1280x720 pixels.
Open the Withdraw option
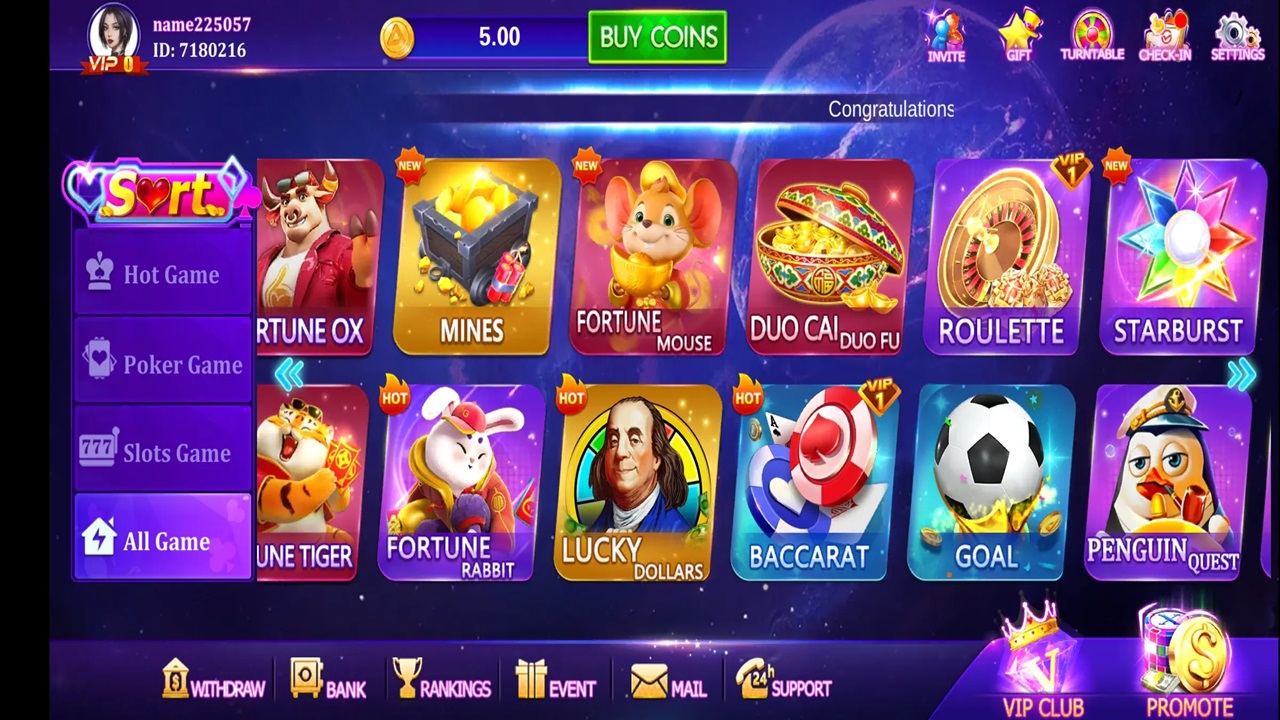click(x=213, y=682)
